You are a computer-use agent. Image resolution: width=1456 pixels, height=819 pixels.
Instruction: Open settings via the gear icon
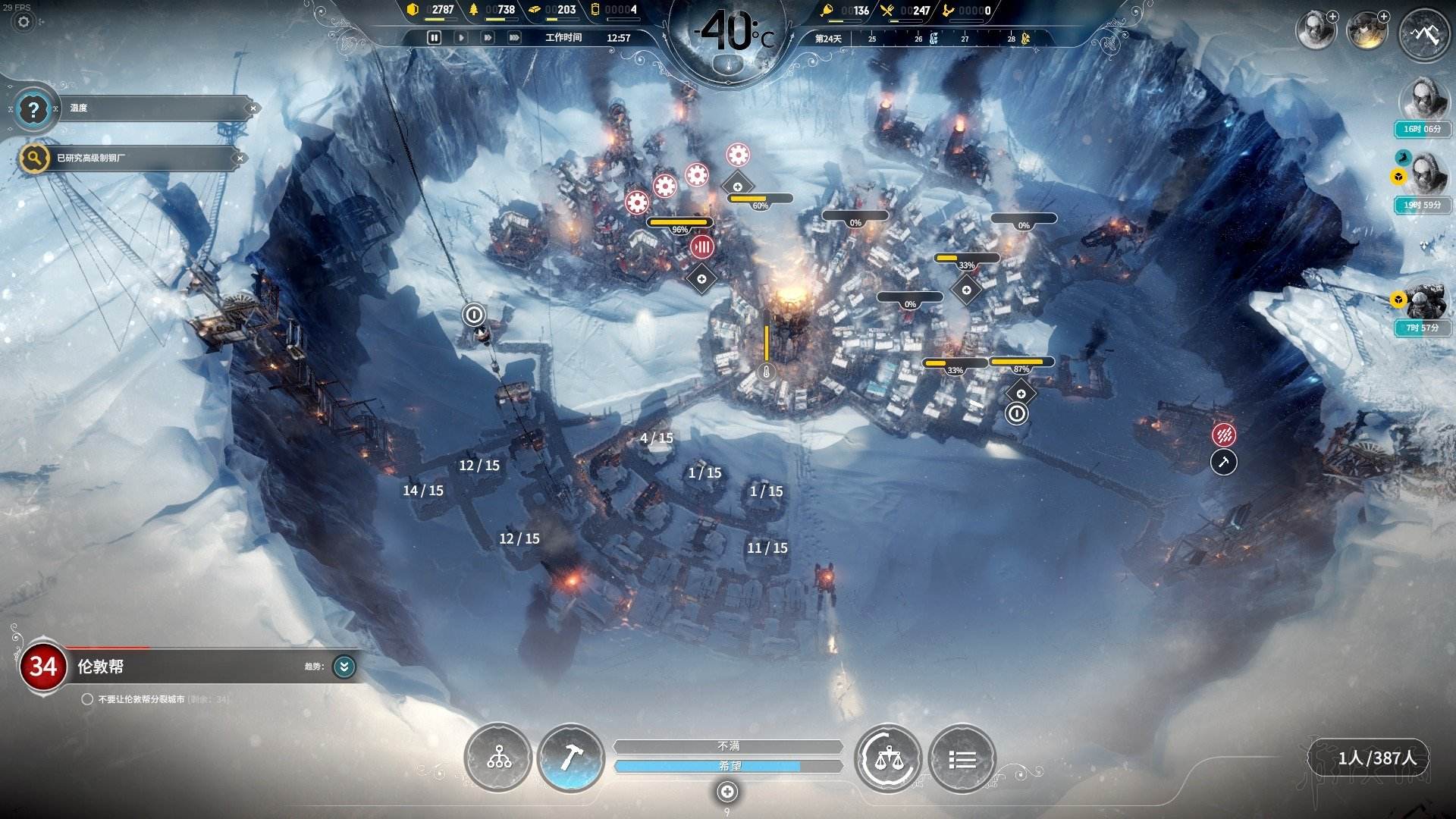[x=24, y=22]
